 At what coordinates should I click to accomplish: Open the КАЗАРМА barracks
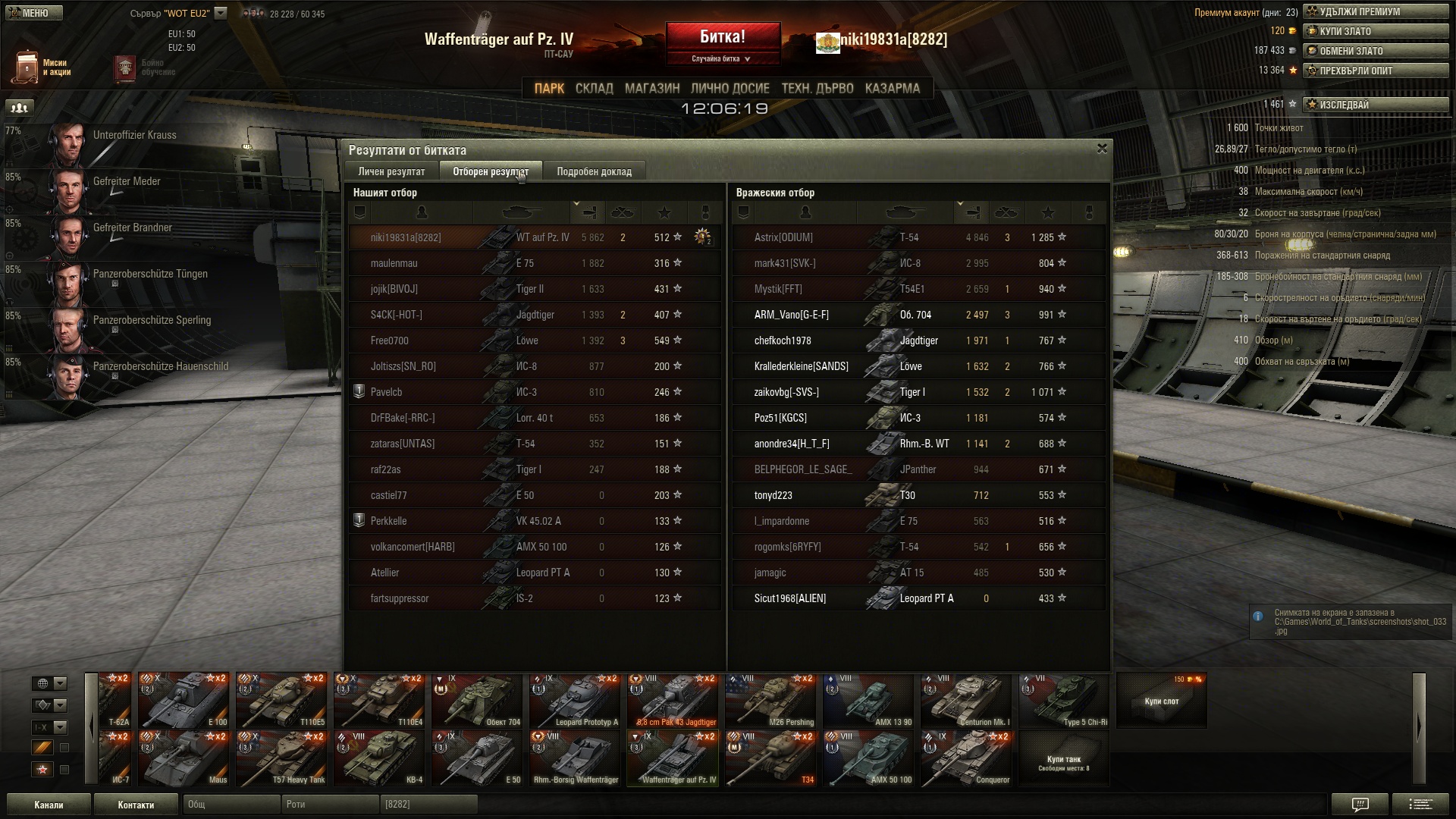(892, 89)
